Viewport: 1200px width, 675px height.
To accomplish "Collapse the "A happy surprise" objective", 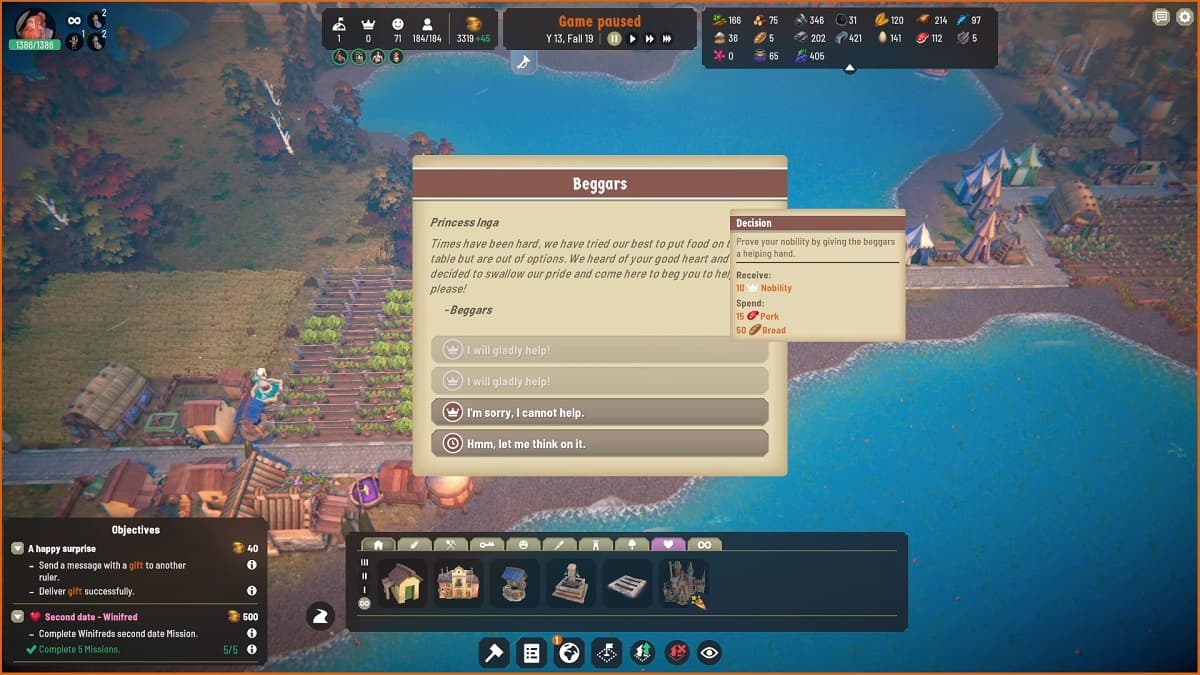I will click(17, 548).
